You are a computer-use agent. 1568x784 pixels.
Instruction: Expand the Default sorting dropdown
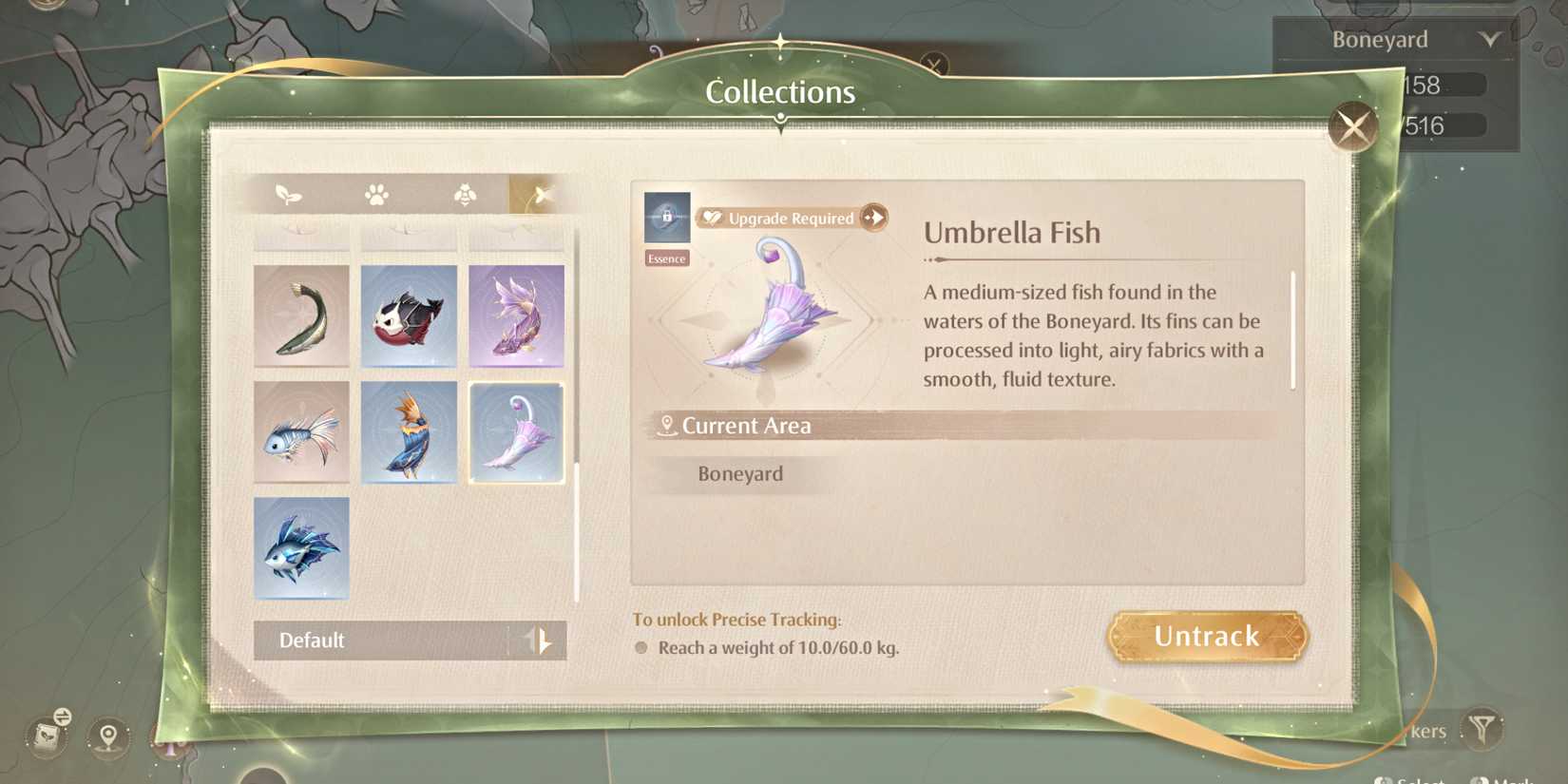coord(380,641)
